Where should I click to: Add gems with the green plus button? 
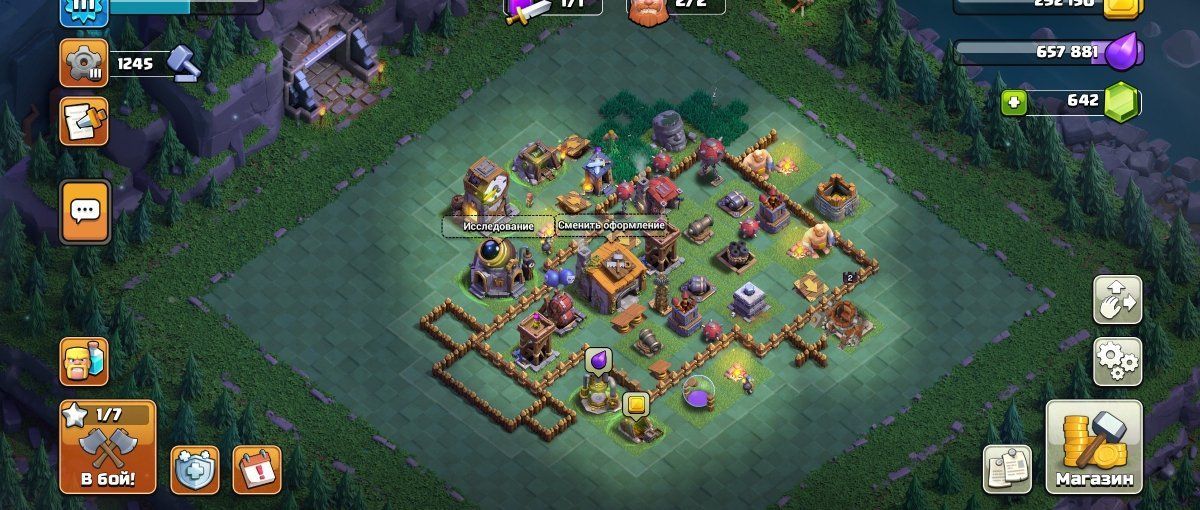coord(1014,102)
